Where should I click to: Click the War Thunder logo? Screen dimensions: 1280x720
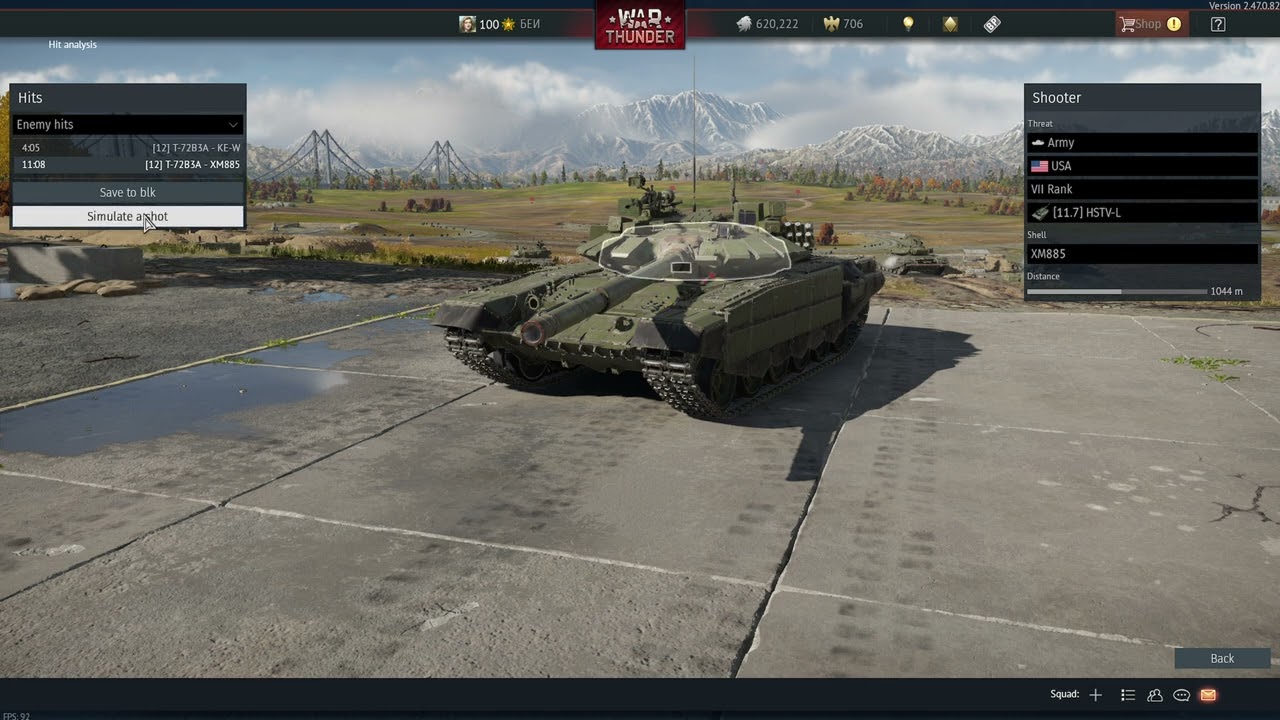click(x=640, y=24)
